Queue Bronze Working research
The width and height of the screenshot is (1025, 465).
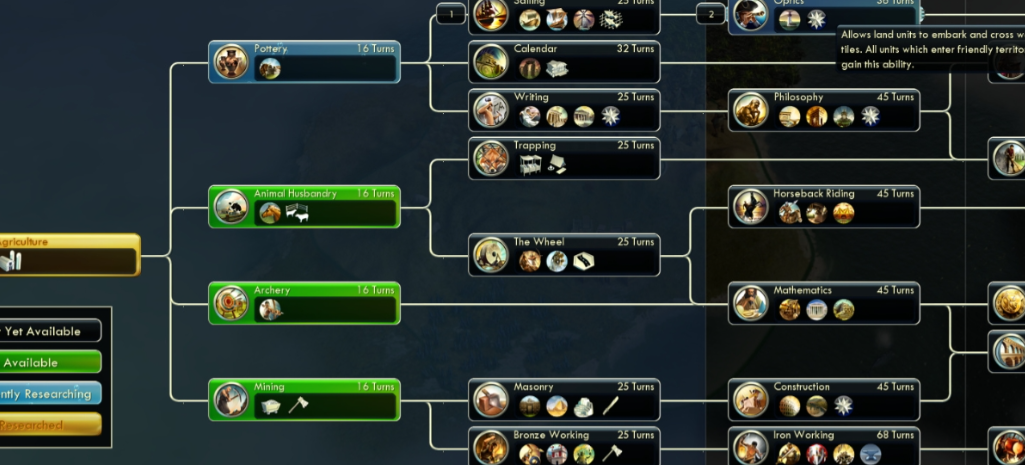click(564, 446)
